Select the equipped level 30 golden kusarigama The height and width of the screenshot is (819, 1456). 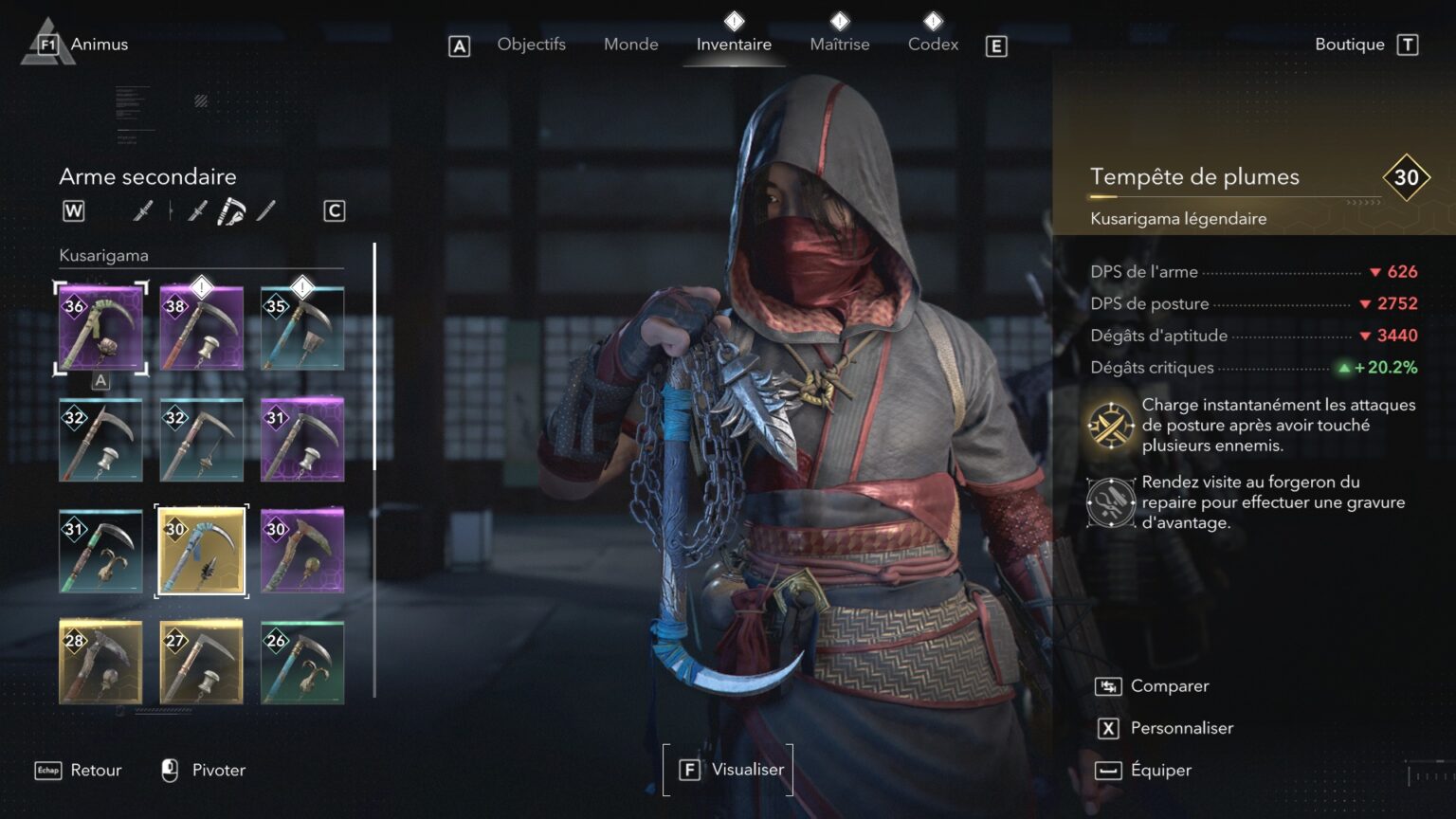[x=201, y=551]
